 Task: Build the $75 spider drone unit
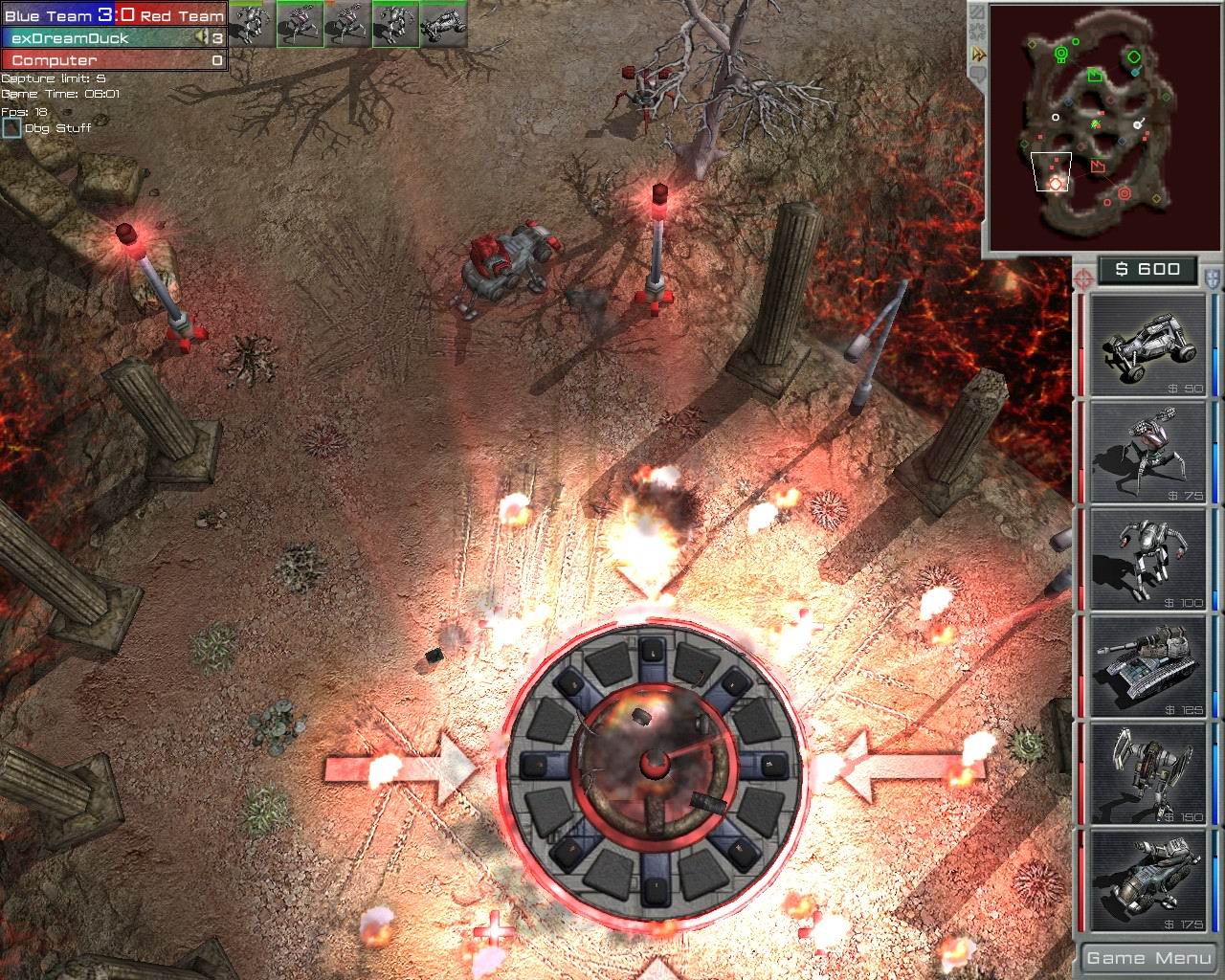click(1147, 450)
